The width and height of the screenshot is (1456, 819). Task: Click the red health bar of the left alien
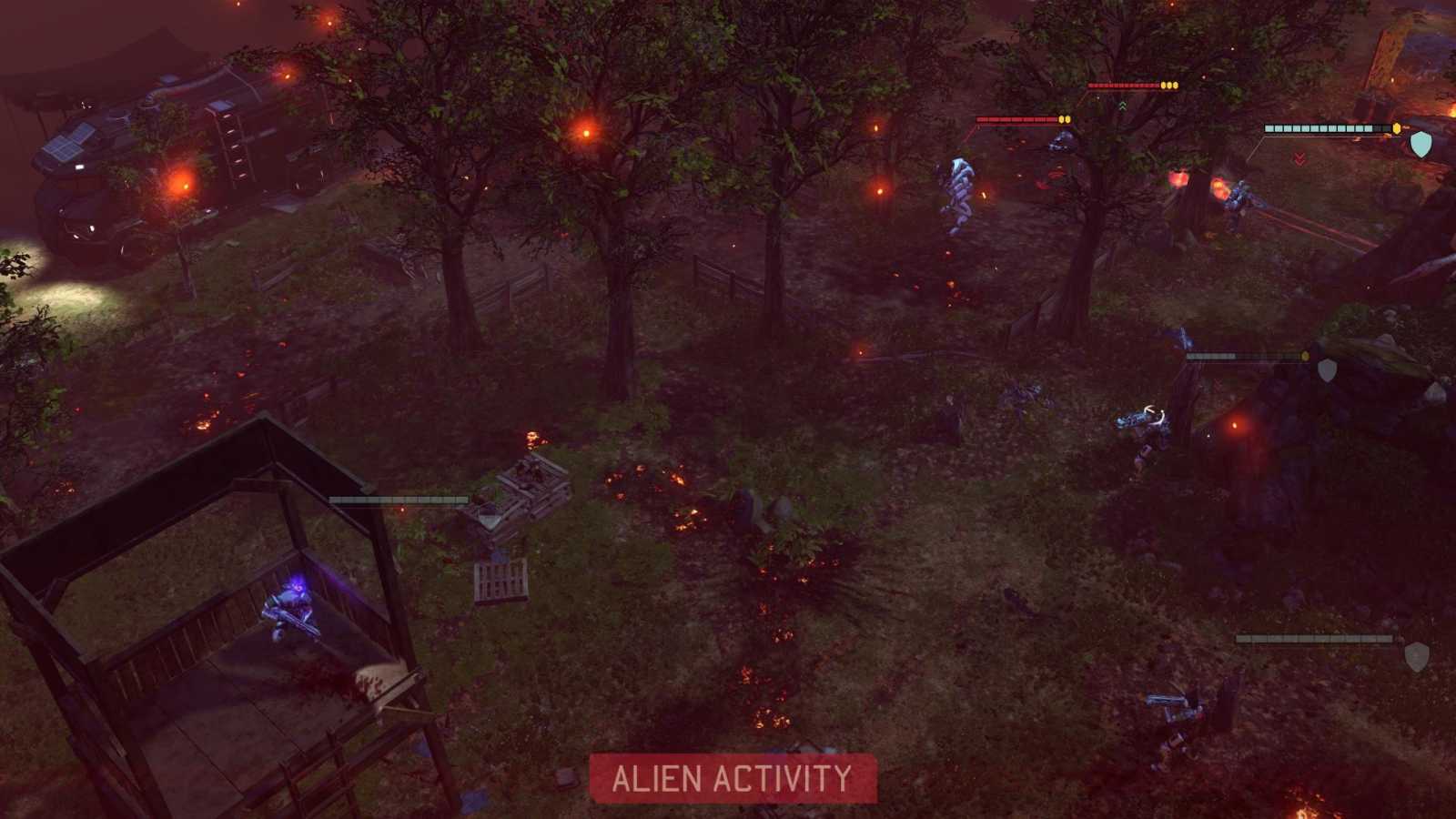(x=1017, y=118)
